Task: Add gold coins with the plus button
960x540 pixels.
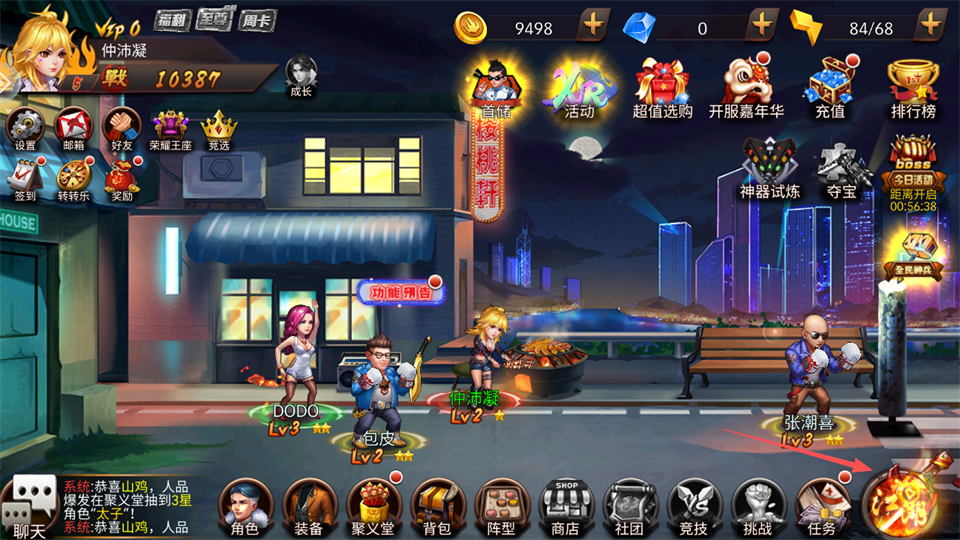Action: [593, 25]
